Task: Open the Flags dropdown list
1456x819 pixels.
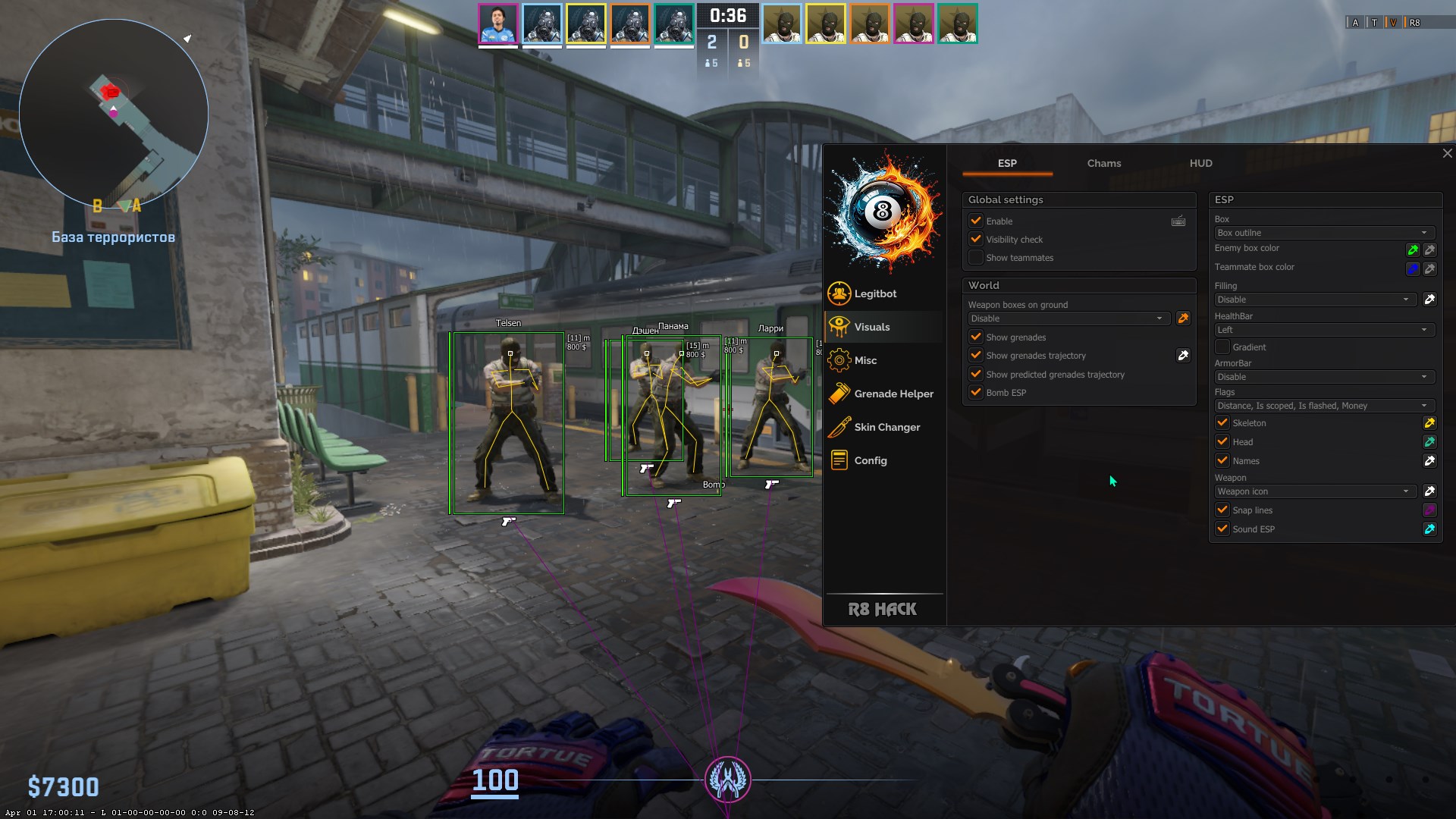Action: click(x=1322, y=406)
